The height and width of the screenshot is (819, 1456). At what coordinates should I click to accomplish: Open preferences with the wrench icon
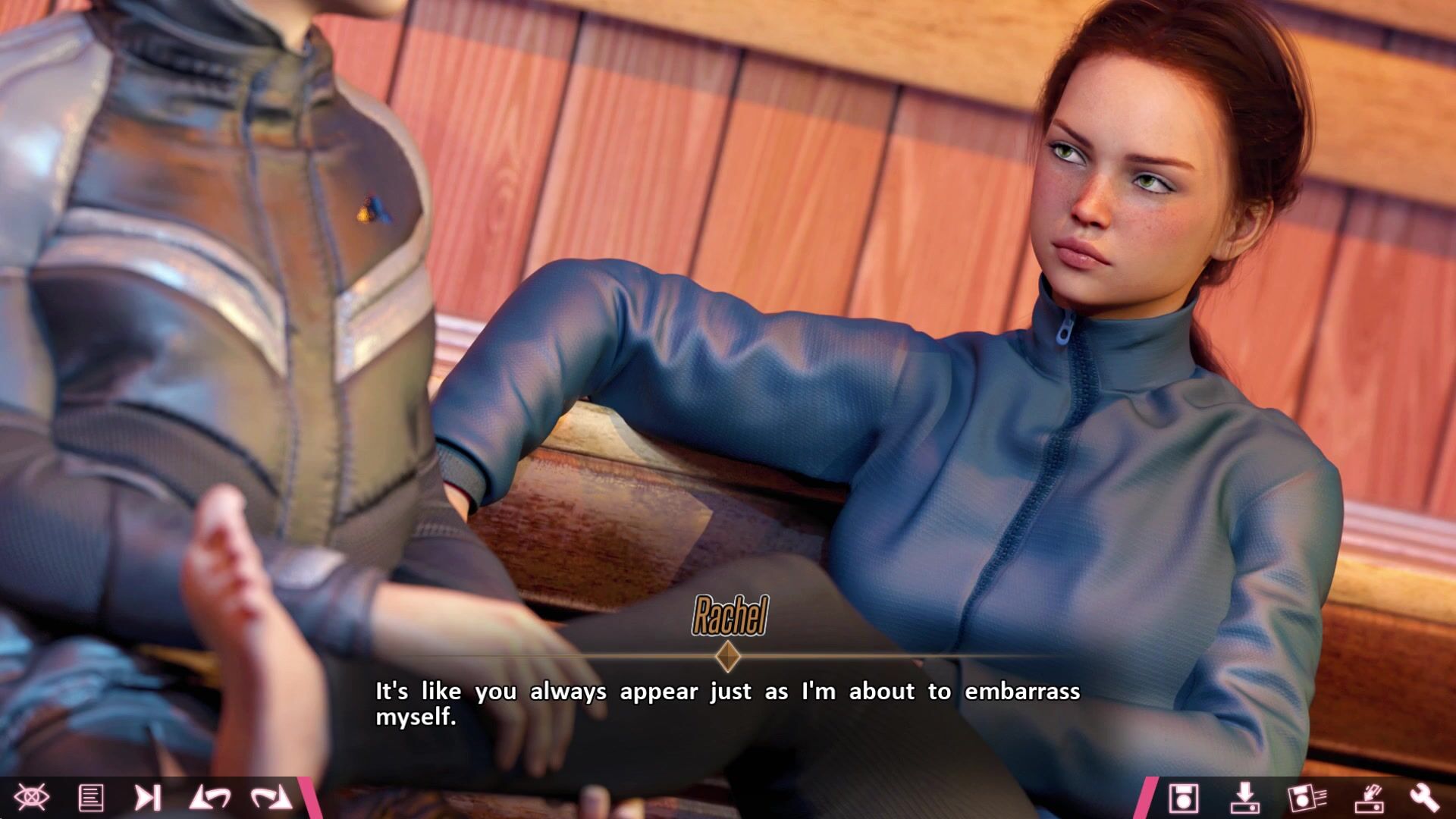(1424, 798)
